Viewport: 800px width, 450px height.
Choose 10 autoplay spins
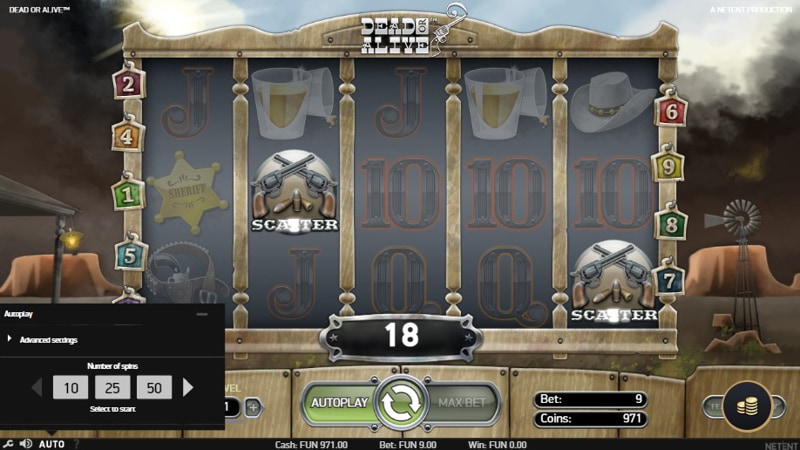(x=71, y=387)
